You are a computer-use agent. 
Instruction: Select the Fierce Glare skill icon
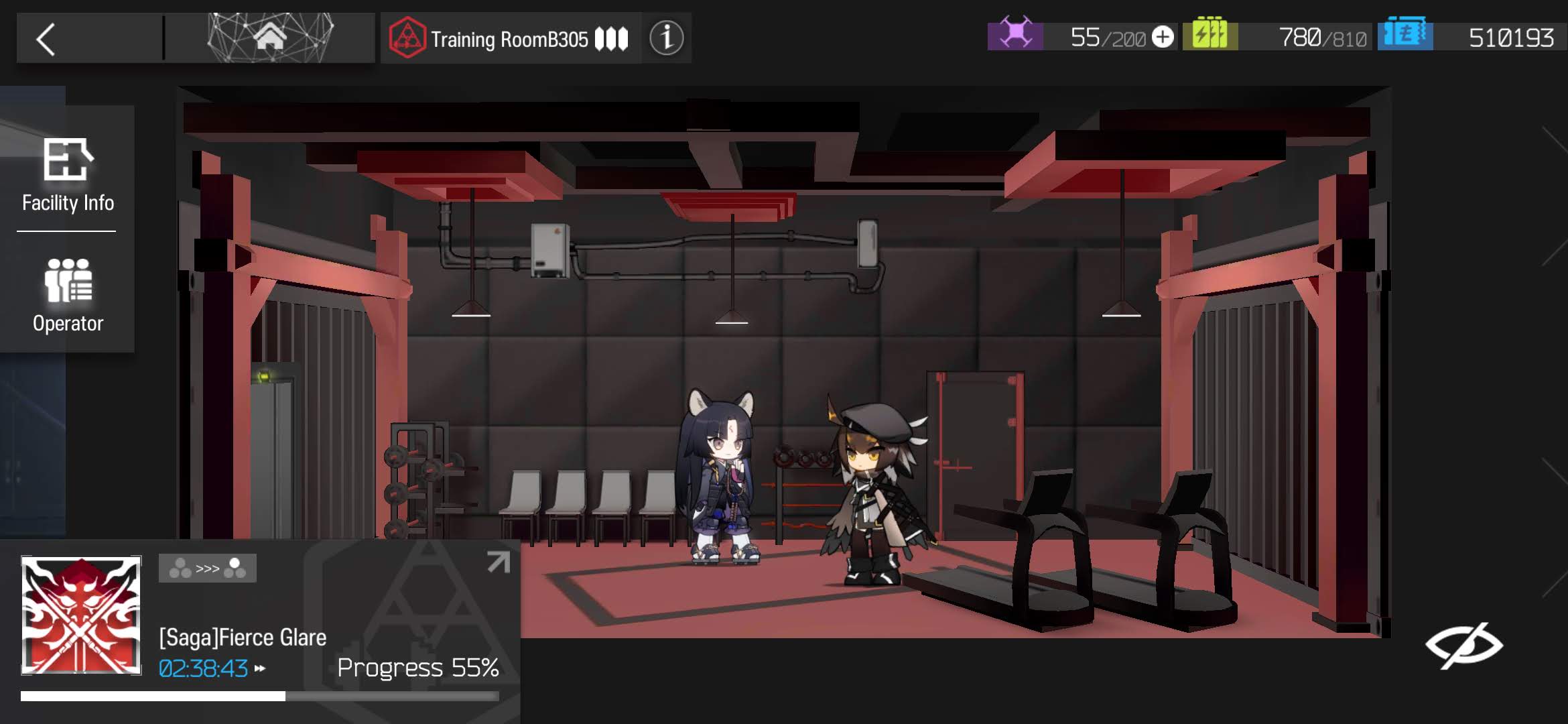[x=81, y=615]
